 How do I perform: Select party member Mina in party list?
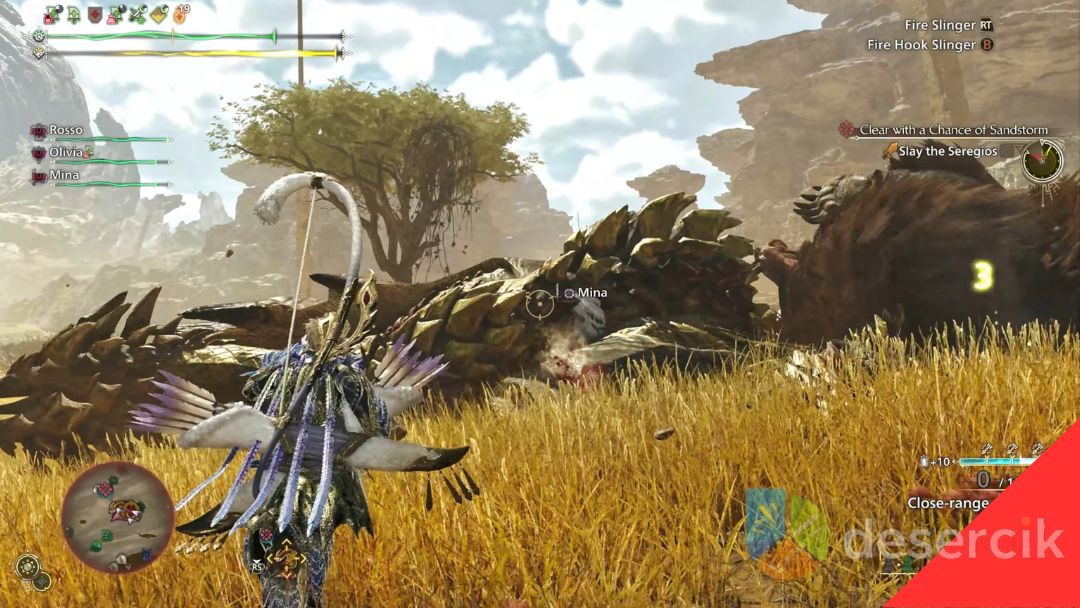click(x=64, y=175)
